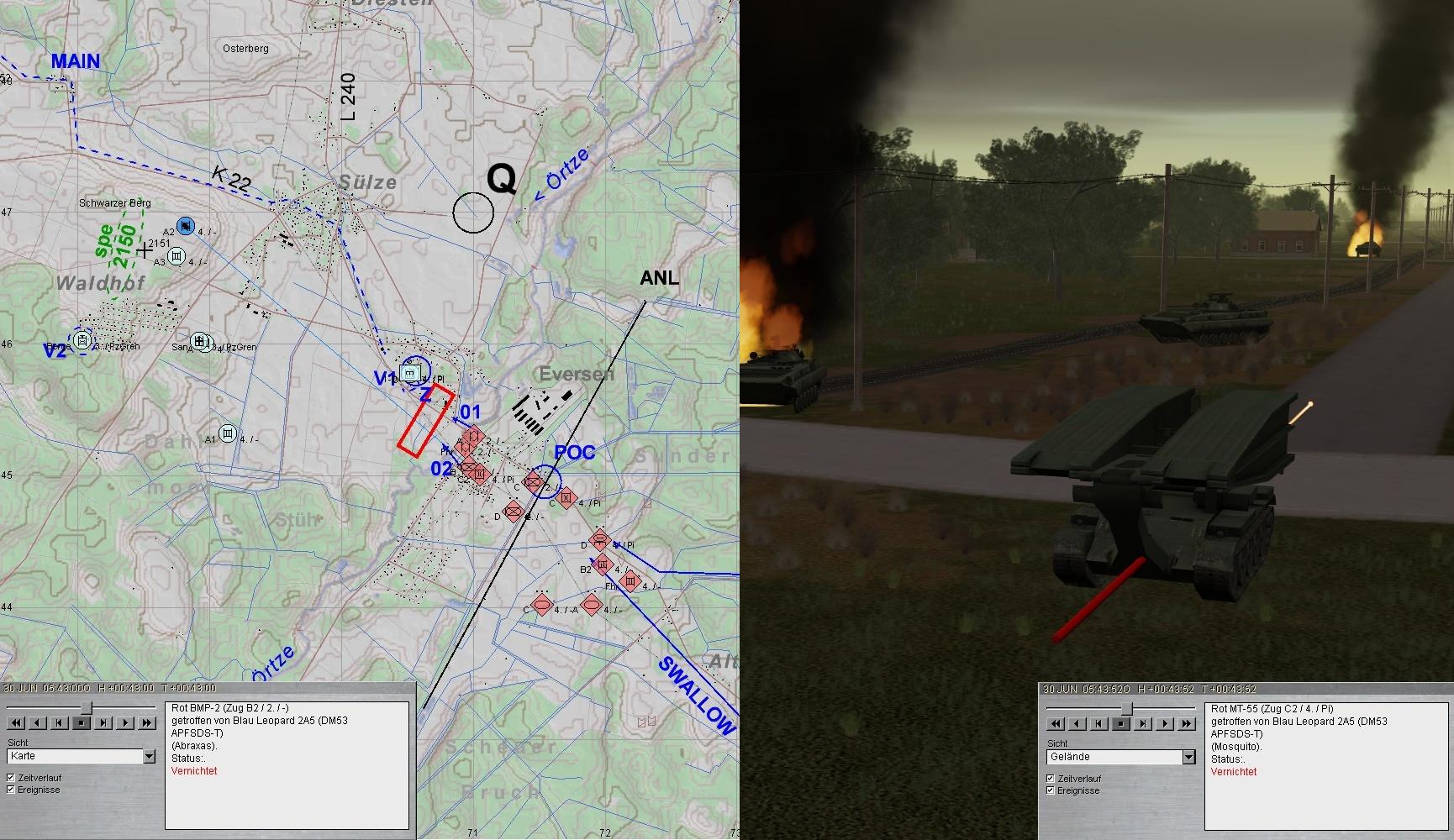This screenshot has width=1454, height=840.
Task: Toggle Zeitverlauf checkbox in the Karte panel
Action: coord(11,778)
